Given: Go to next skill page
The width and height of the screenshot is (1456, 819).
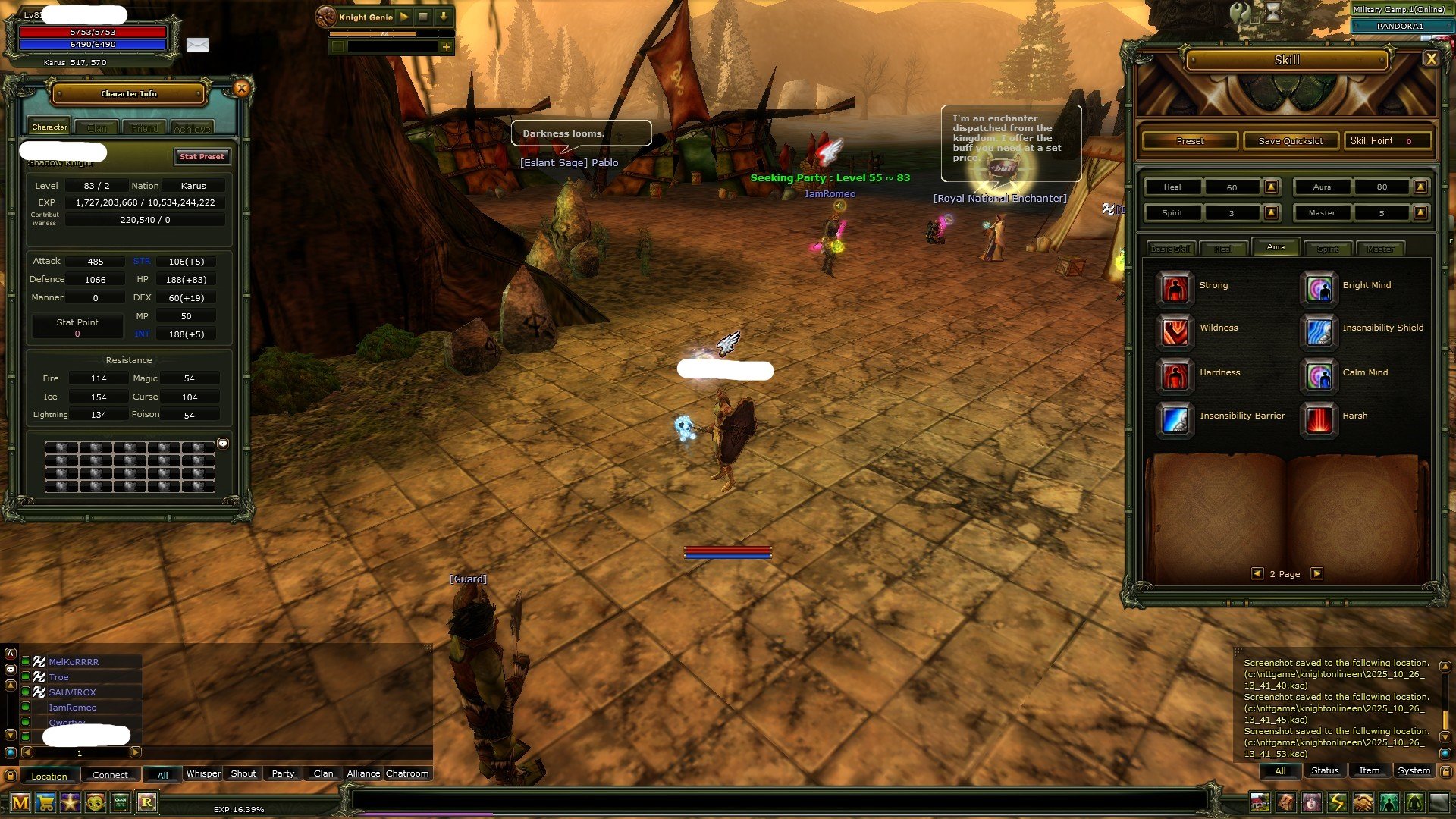Looking at the screenshot, I should pyautogui.click(x=1317, y=574).
